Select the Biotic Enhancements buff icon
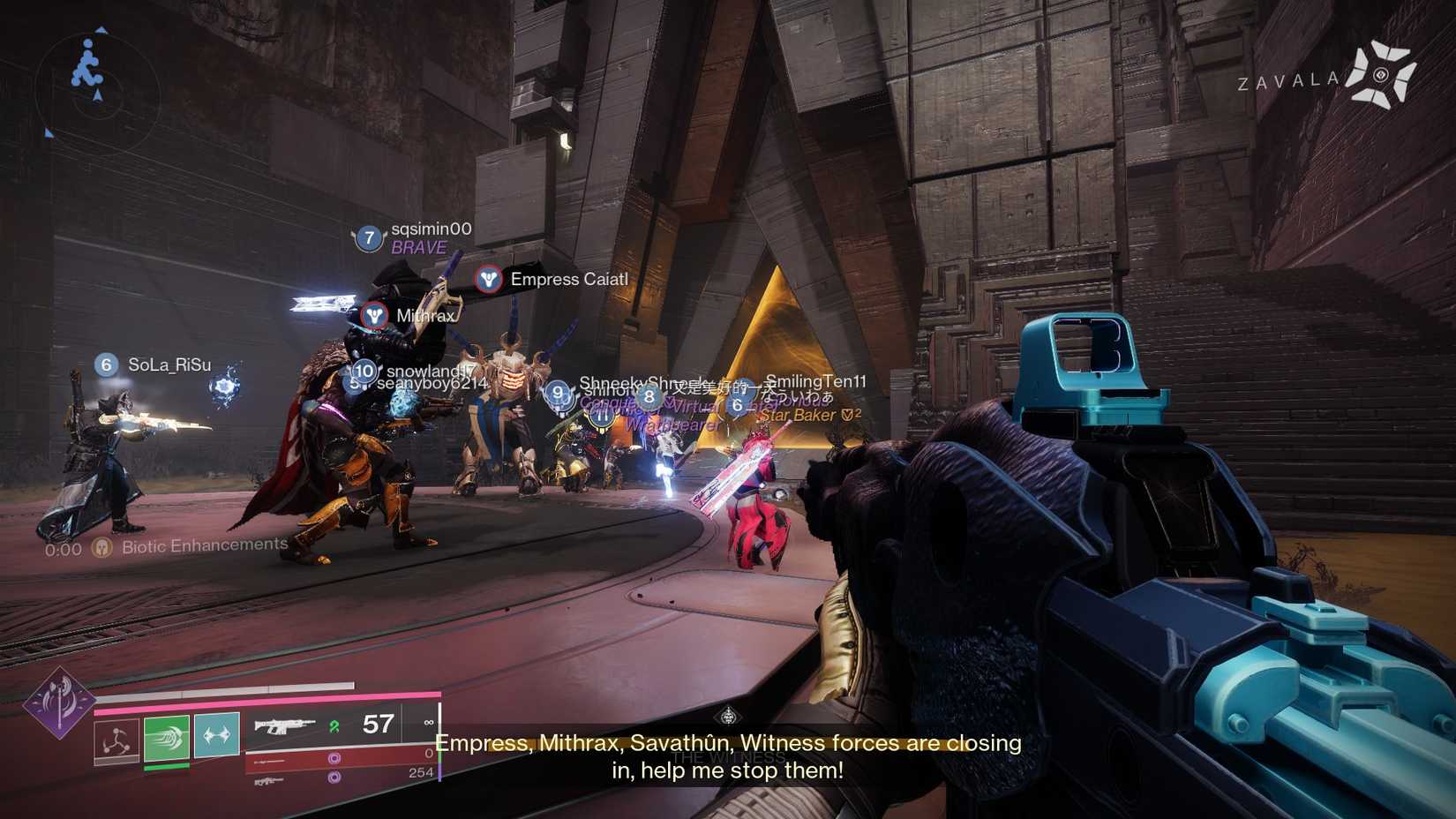This screenshot has height=819, width=1456. [103, 545]
